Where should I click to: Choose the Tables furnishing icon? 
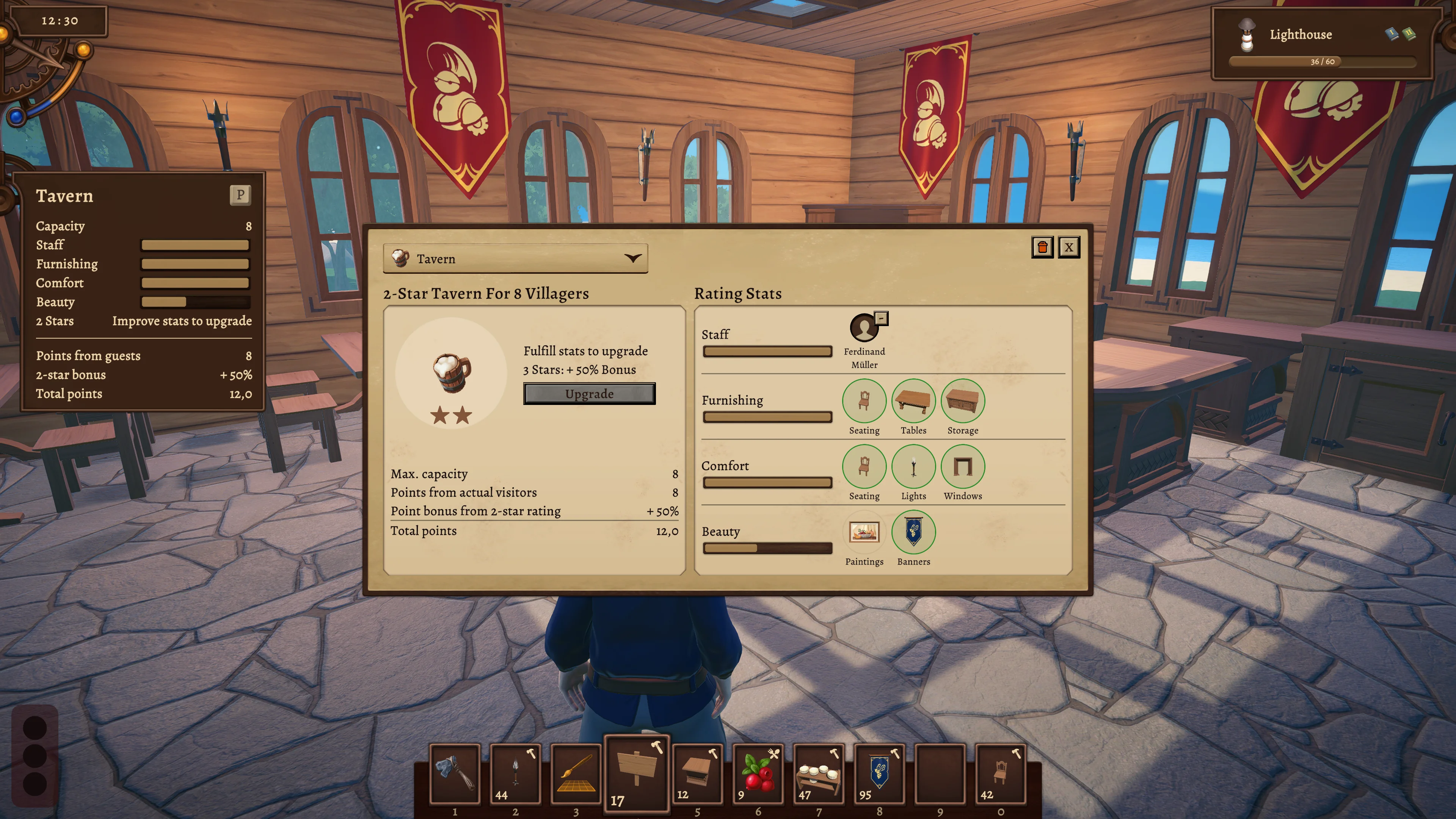[913, 401]
